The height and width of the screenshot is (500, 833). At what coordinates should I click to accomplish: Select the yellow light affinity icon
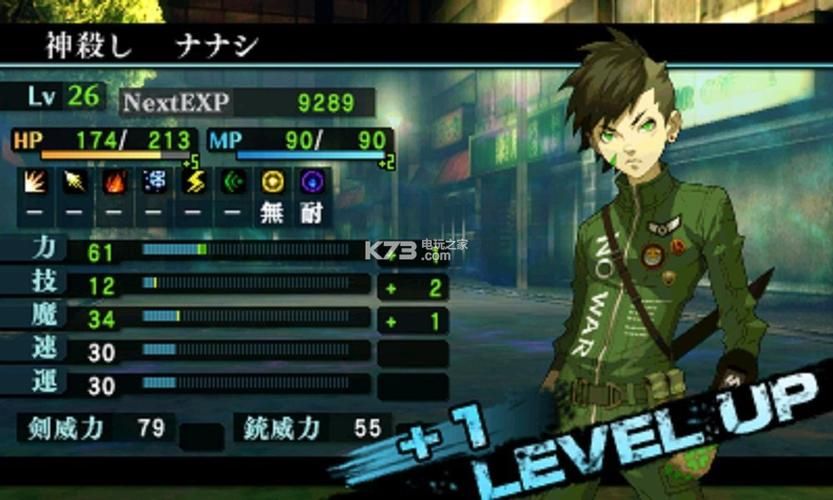click(x=271, y=183)
